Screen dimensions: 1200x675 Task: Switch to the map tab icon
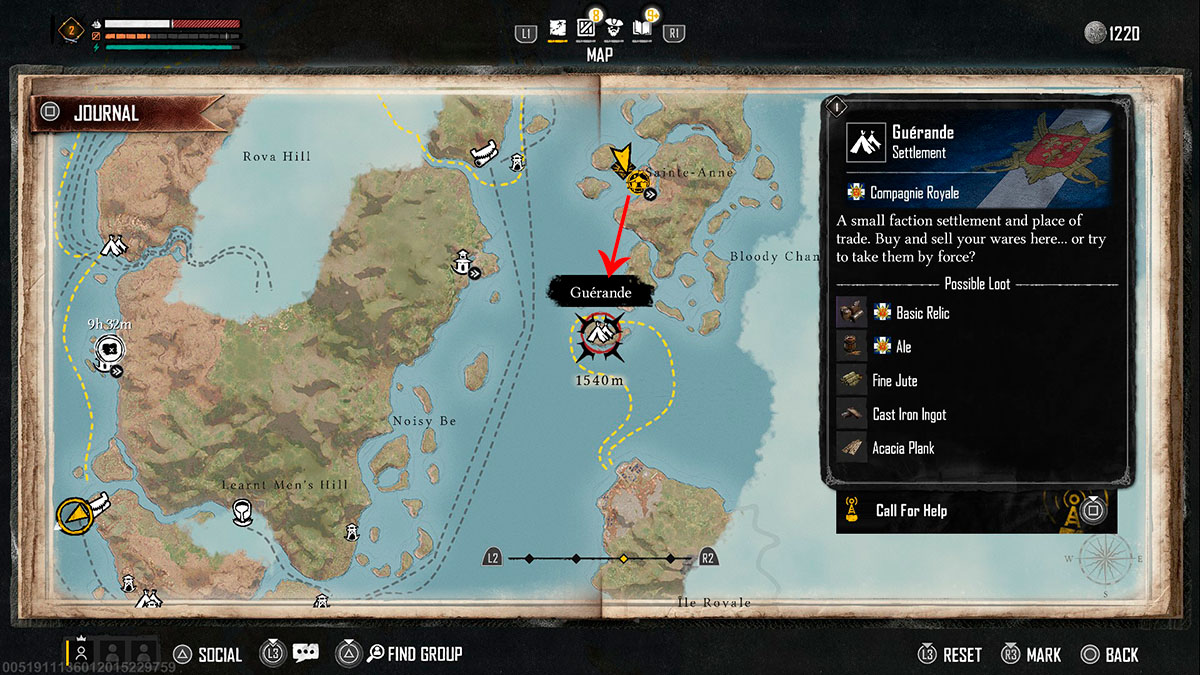tap(558, 30)
